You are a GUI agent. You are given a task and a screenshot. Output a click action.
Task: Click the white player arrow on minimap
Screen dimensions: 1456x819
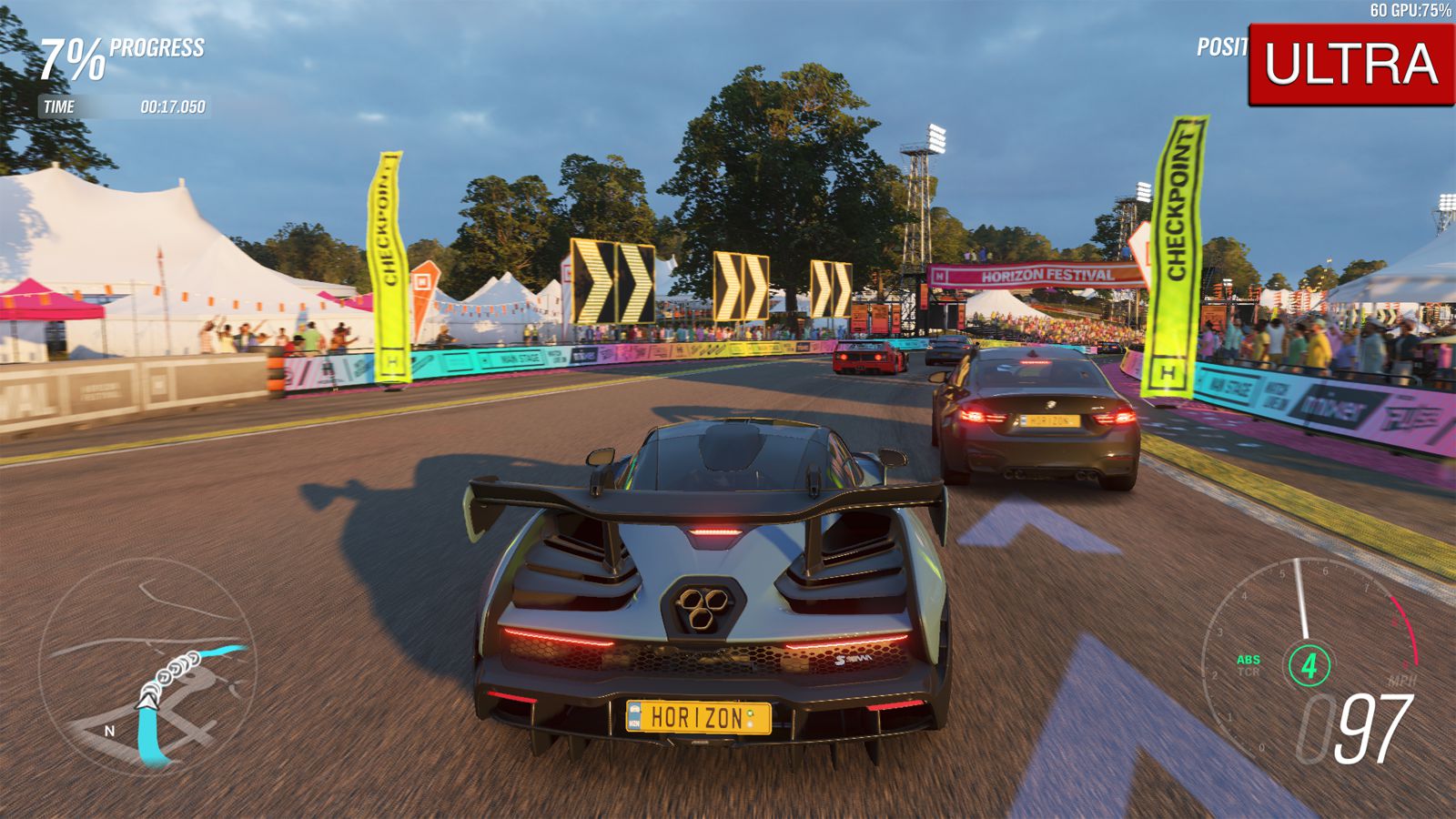[147, 698]
